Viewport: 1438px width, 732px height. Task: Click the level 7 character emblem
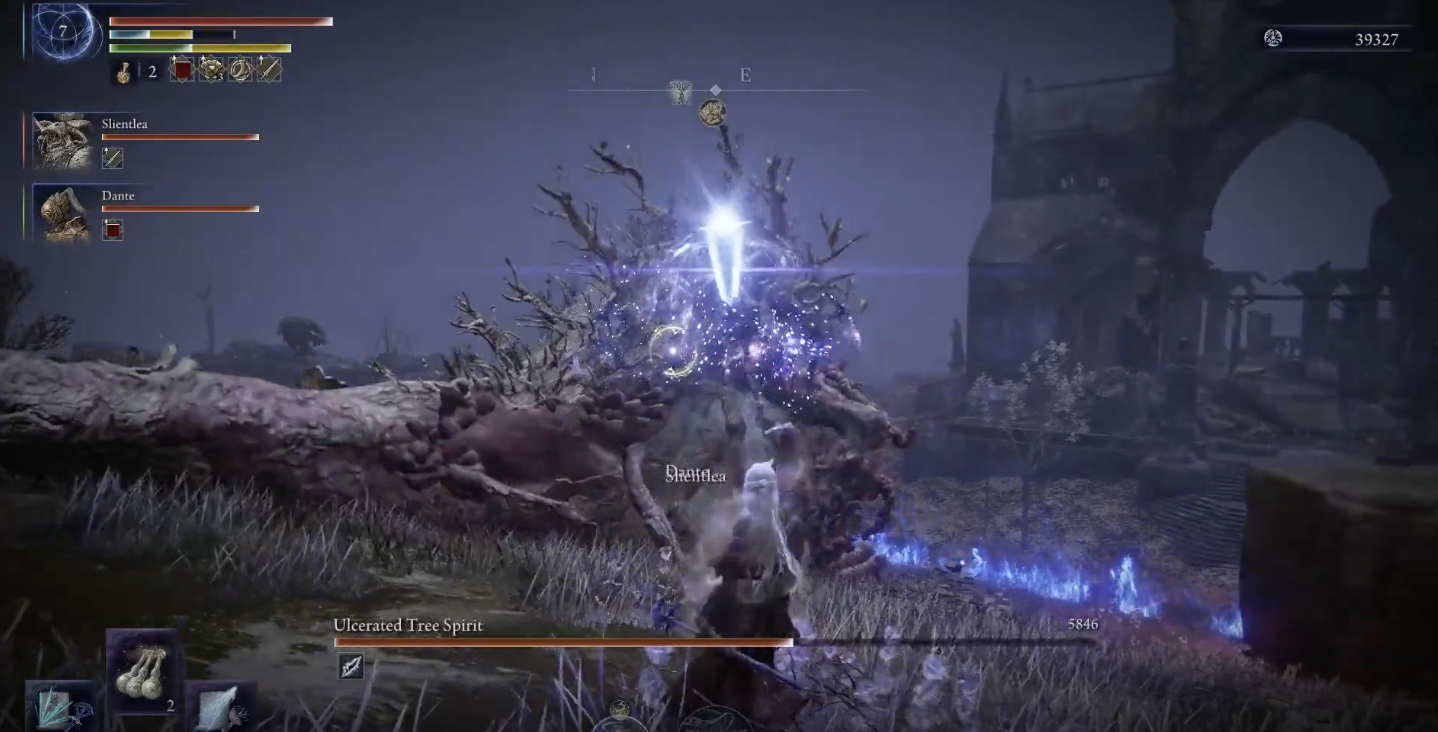[x=64, y=32]
